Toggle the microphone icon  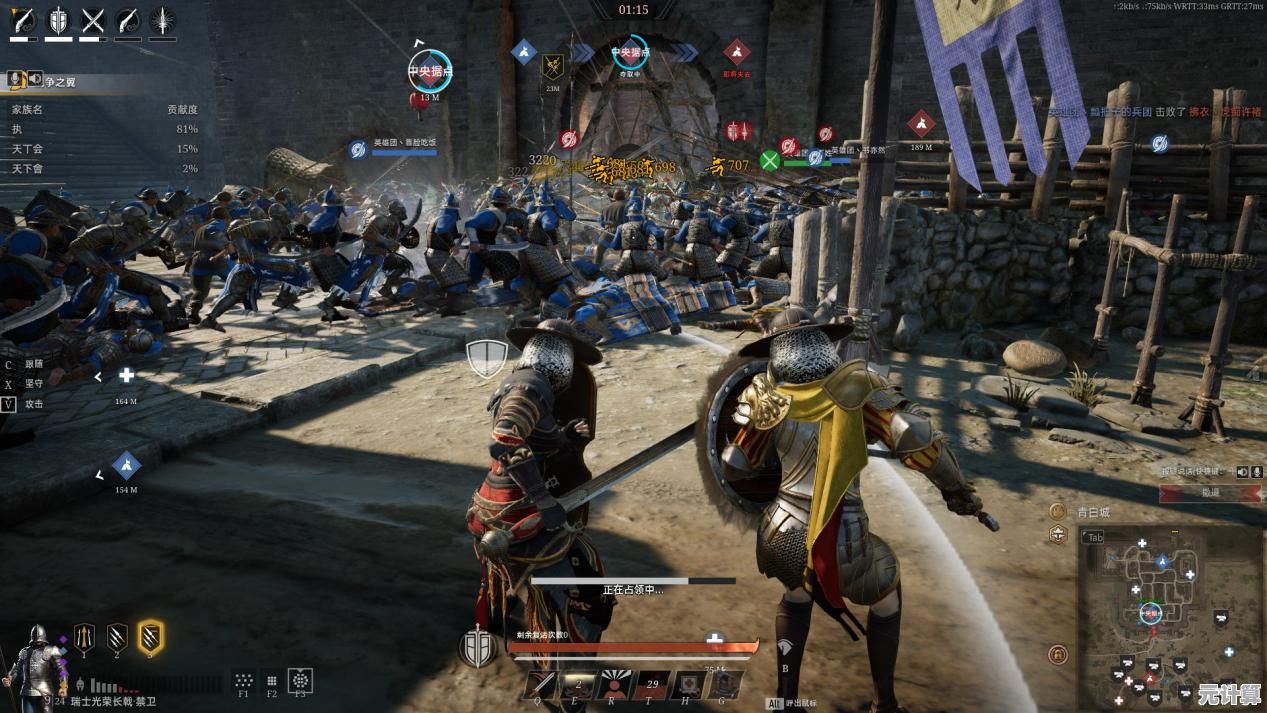(x=1257, y=472)
